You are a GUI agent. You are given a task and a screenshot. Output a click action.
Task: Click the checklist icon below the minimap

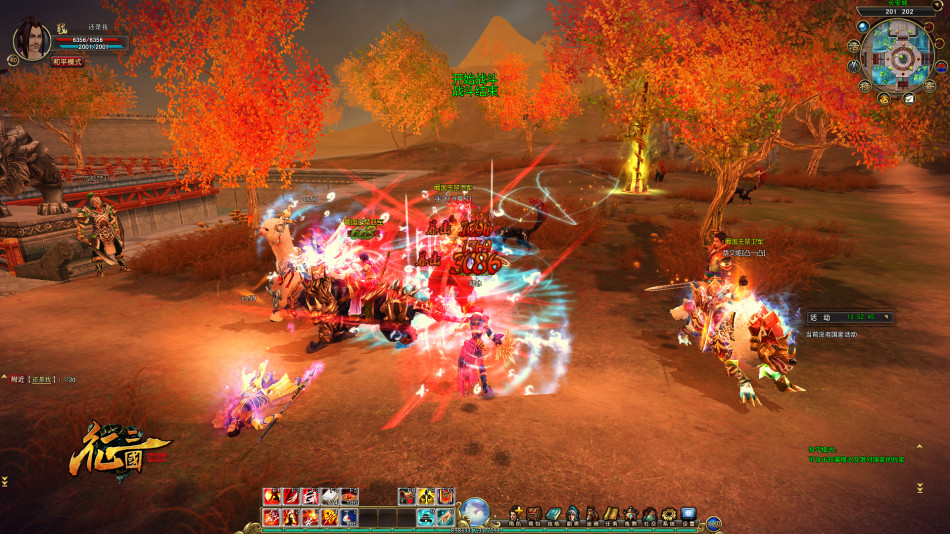coord(909,98)
